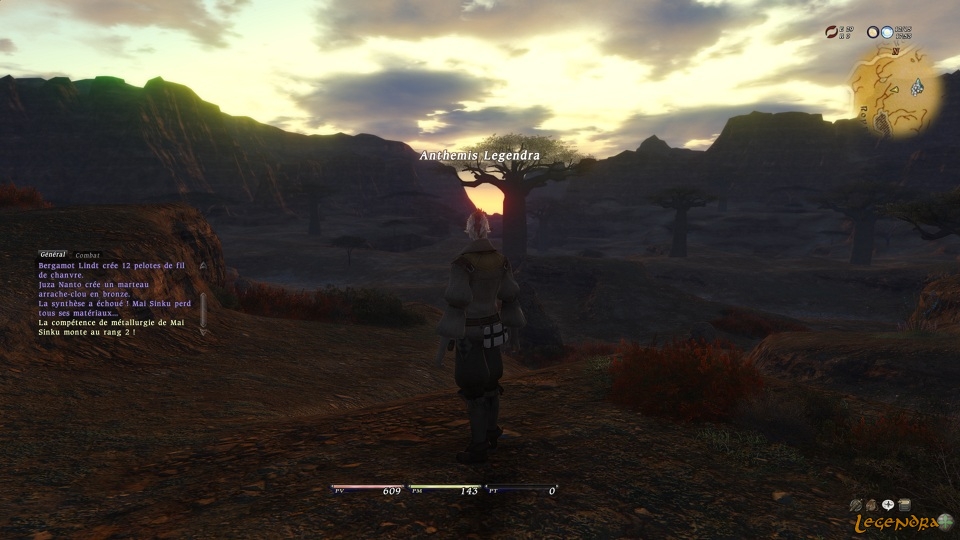Switch to the Combat chat tab

coord(88,255)
